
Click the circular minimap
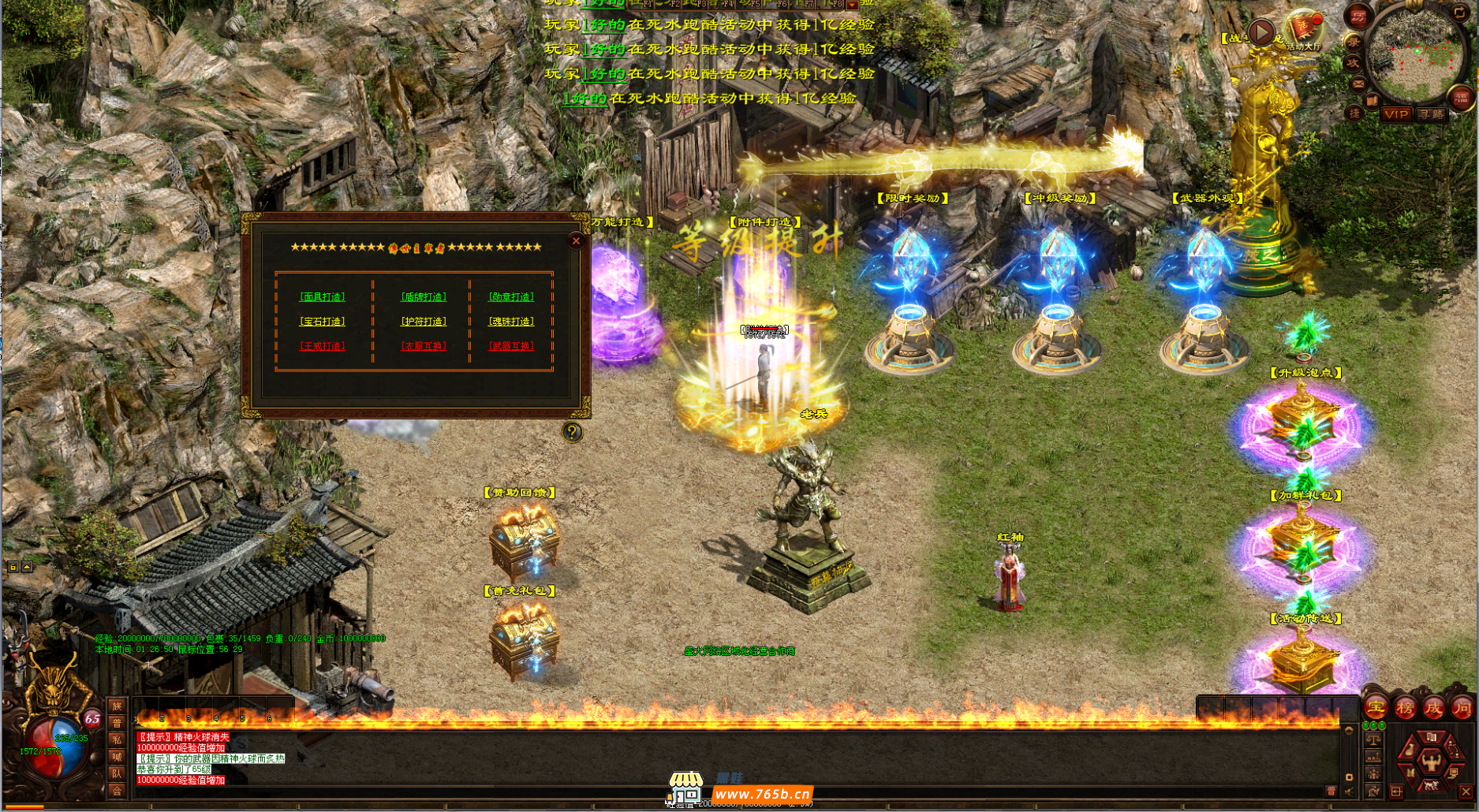[1417, 57]
